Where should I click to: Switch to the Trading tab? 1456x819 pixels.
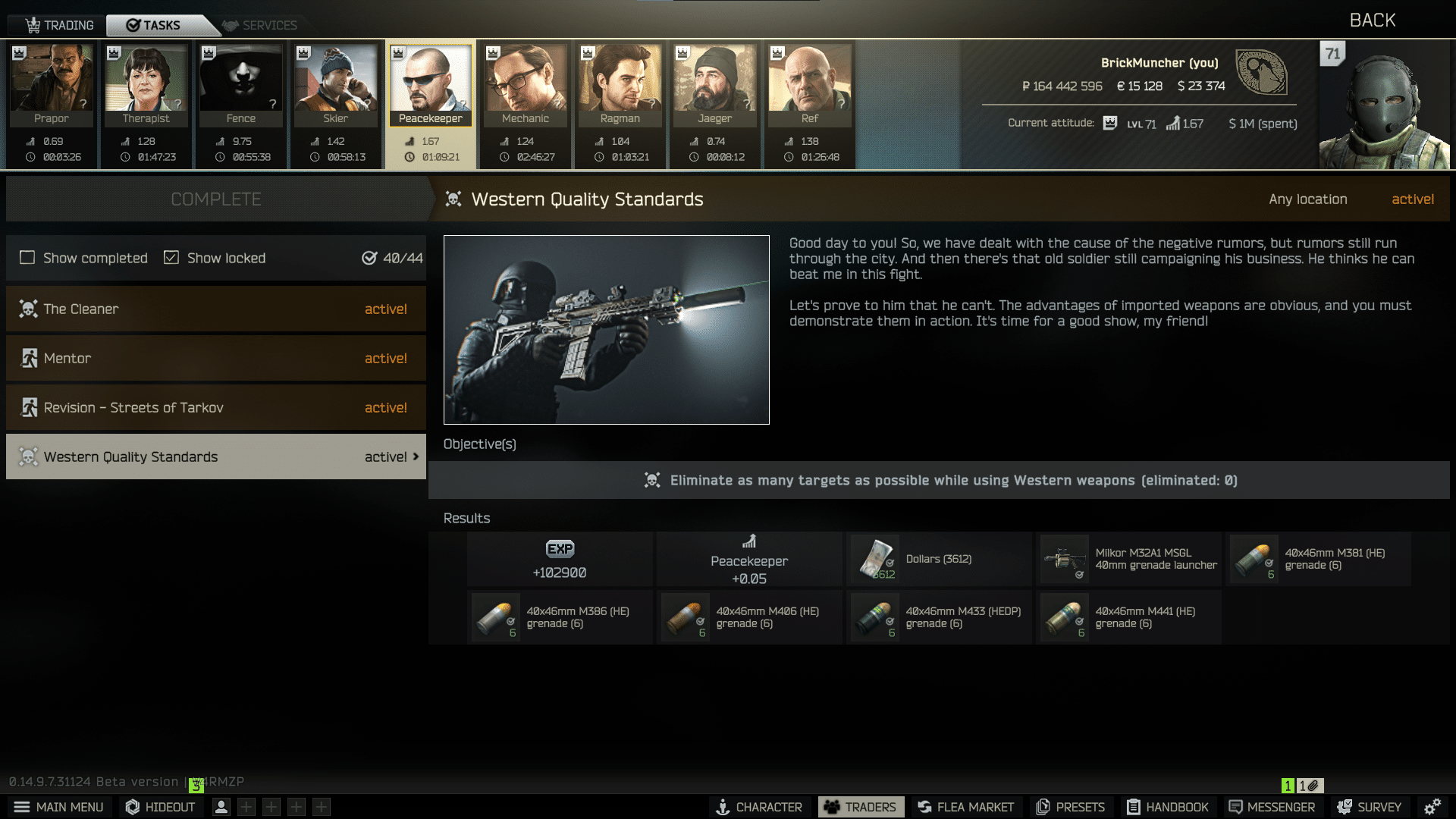(60, 25)
